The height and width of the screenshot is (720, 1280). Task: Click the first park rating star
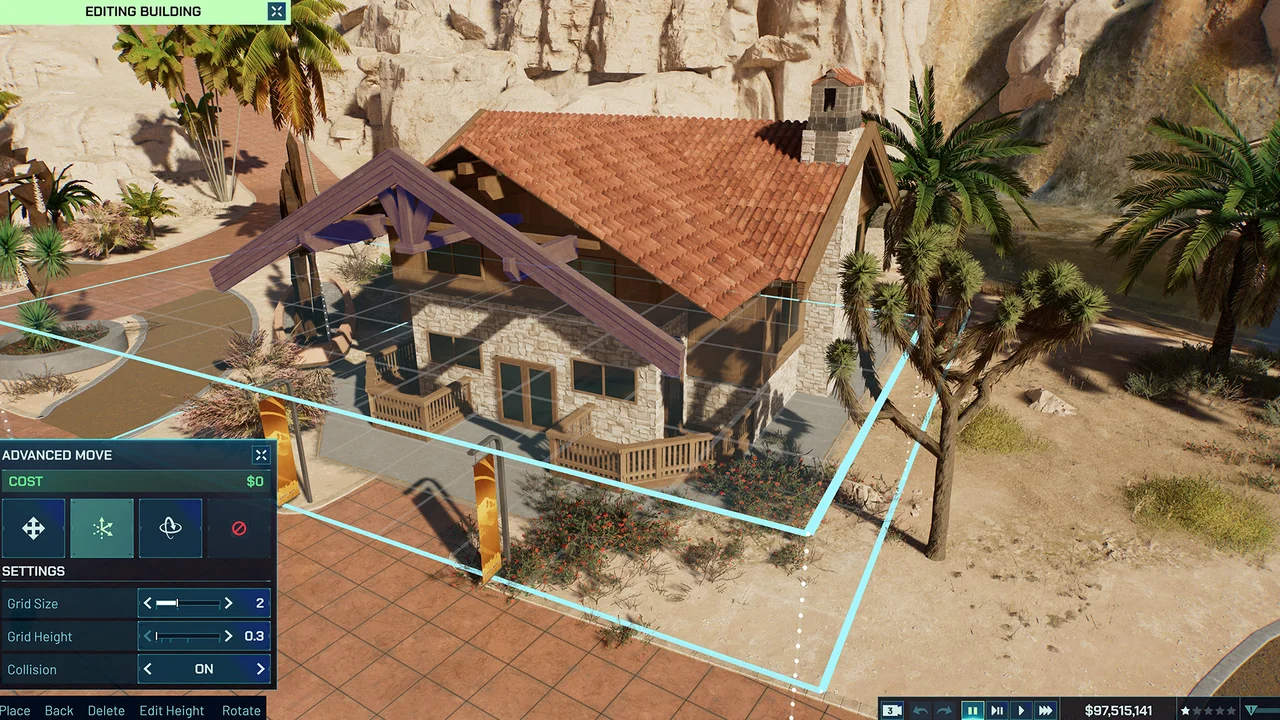(x=1185, y=709)
